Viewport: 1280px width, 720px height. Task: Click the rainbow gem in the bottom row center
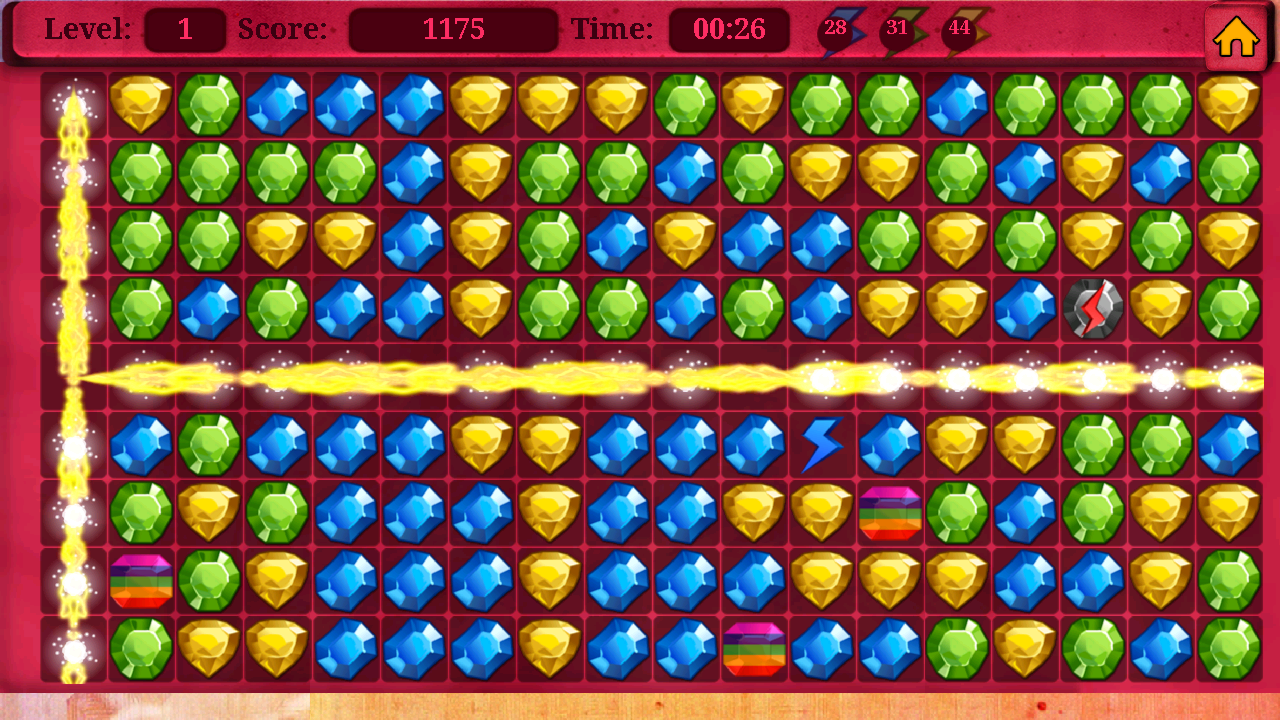(x=753, y=648)
